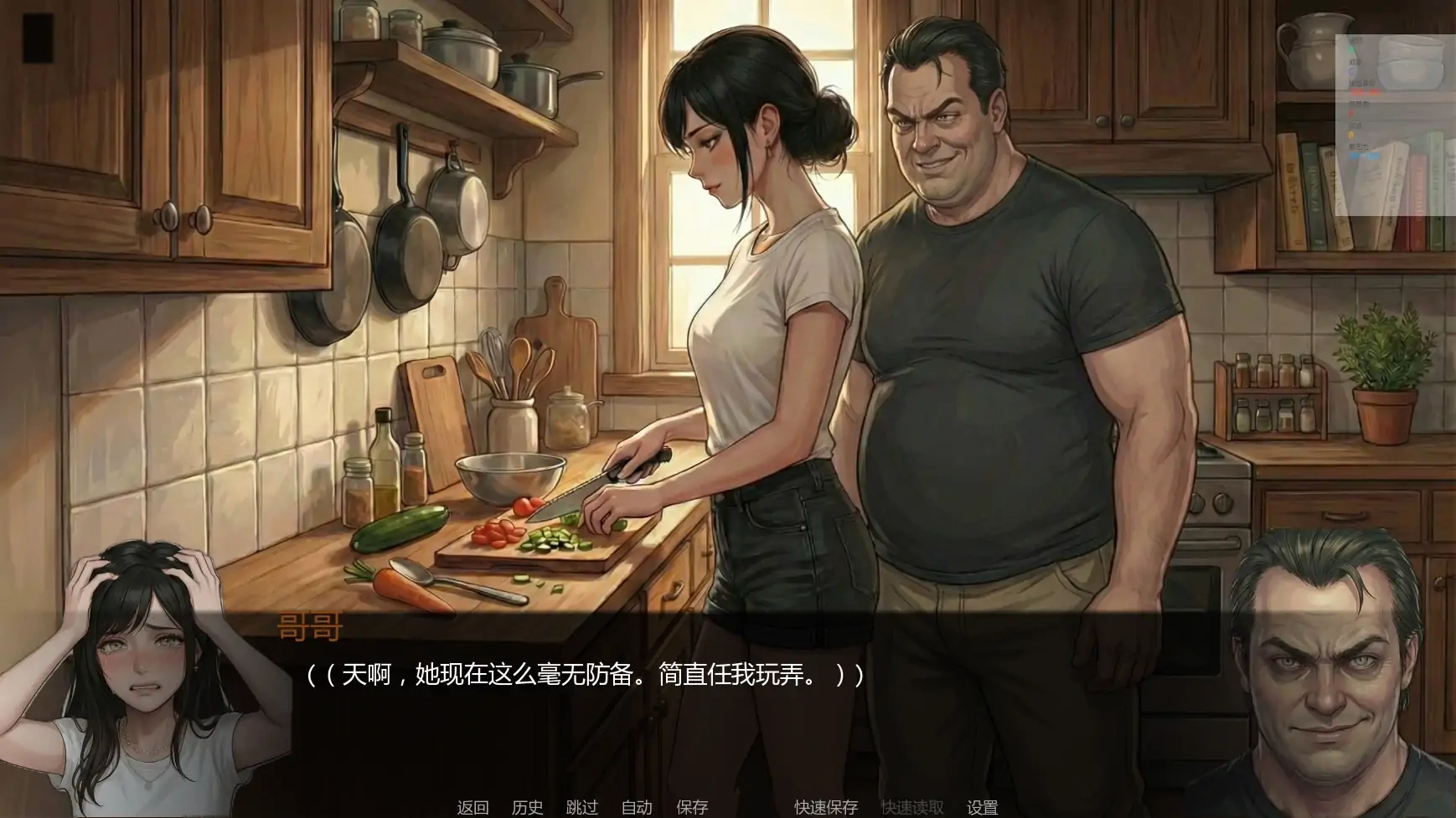Click the red alert marker in the stats panel

1350,111
